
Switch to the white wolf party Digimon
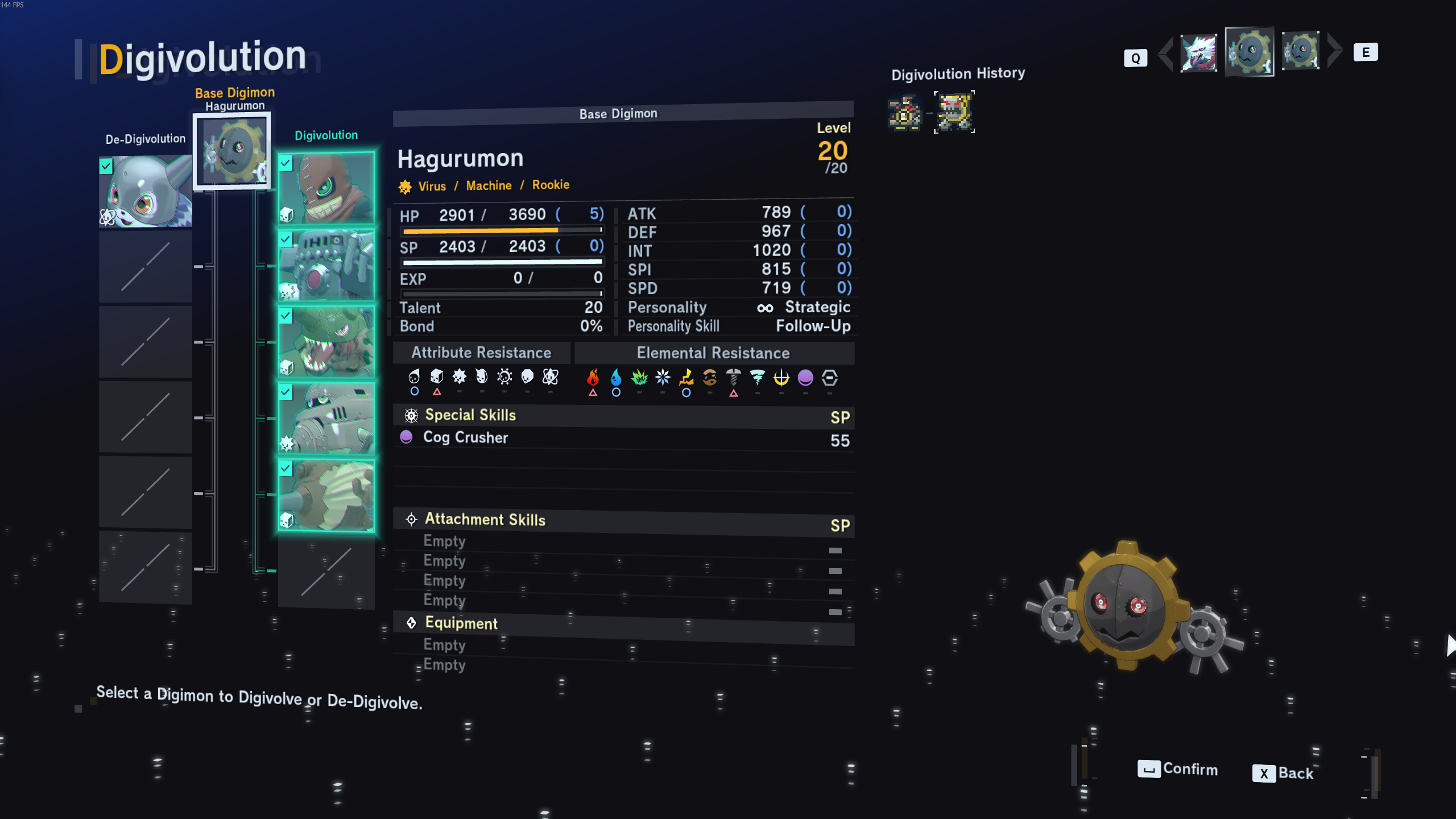1198,53
